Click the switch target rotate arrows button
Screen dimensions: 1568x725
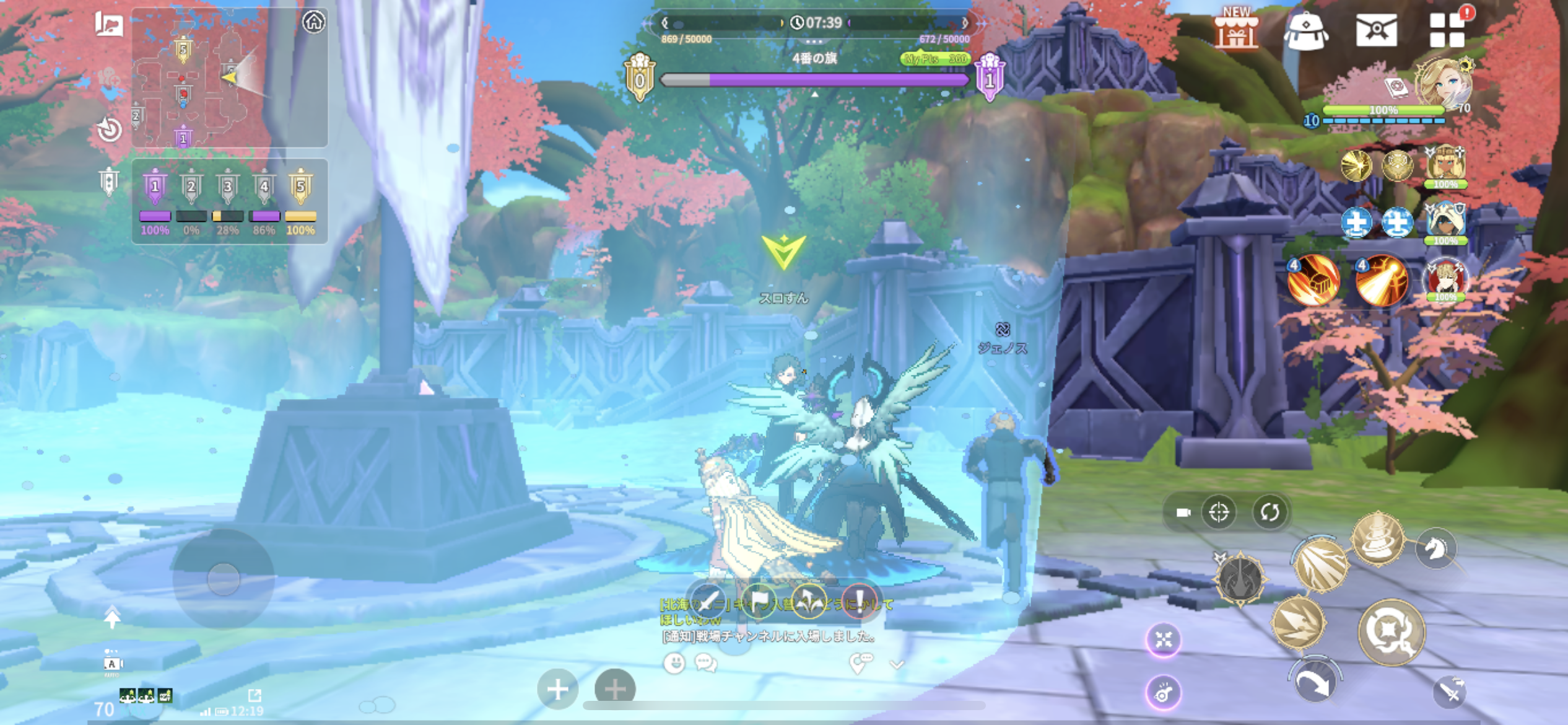[x=1270, y=512]
